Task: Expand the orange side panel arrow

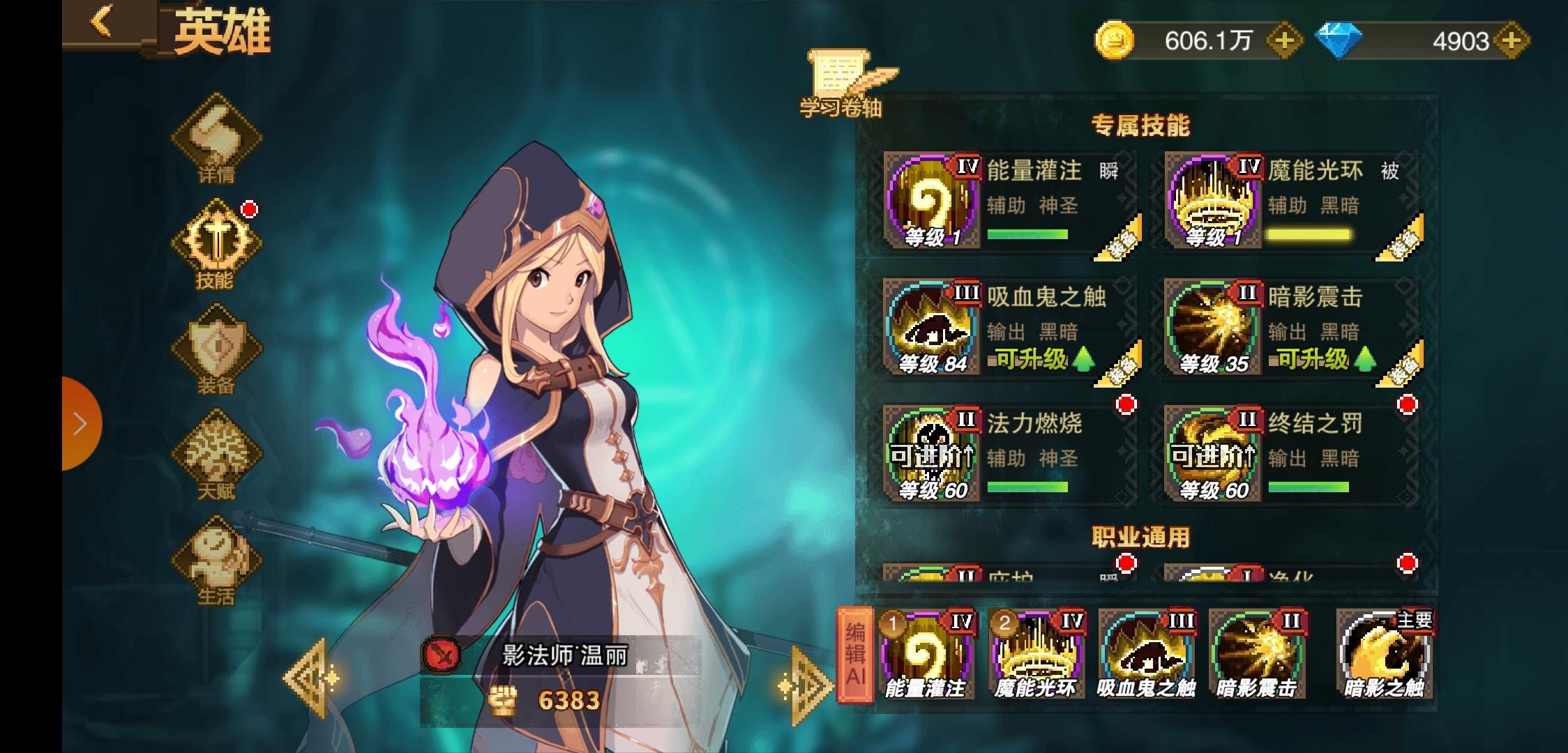Action: [x=80, y=423]
